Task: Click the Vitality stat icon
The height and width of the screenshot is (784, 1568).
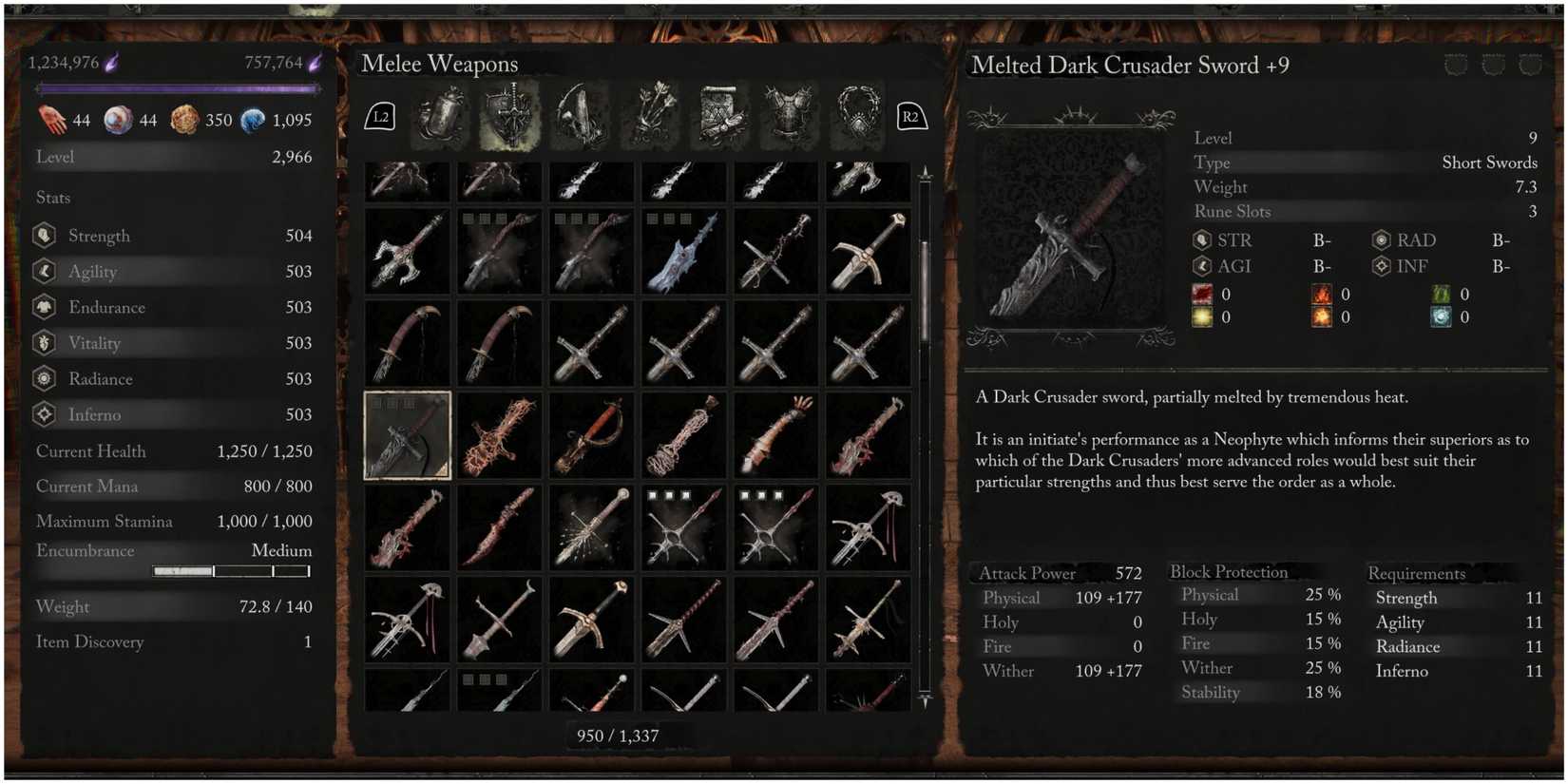Action: tap(44, 343)
